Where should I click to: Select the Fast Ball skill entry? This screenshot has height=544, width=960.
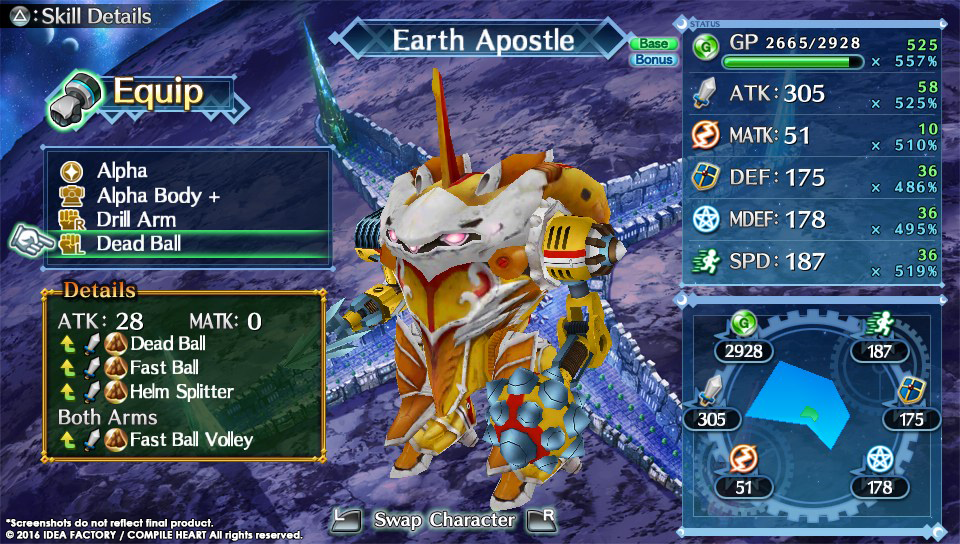pyautogui.click(x=164, y=367)
